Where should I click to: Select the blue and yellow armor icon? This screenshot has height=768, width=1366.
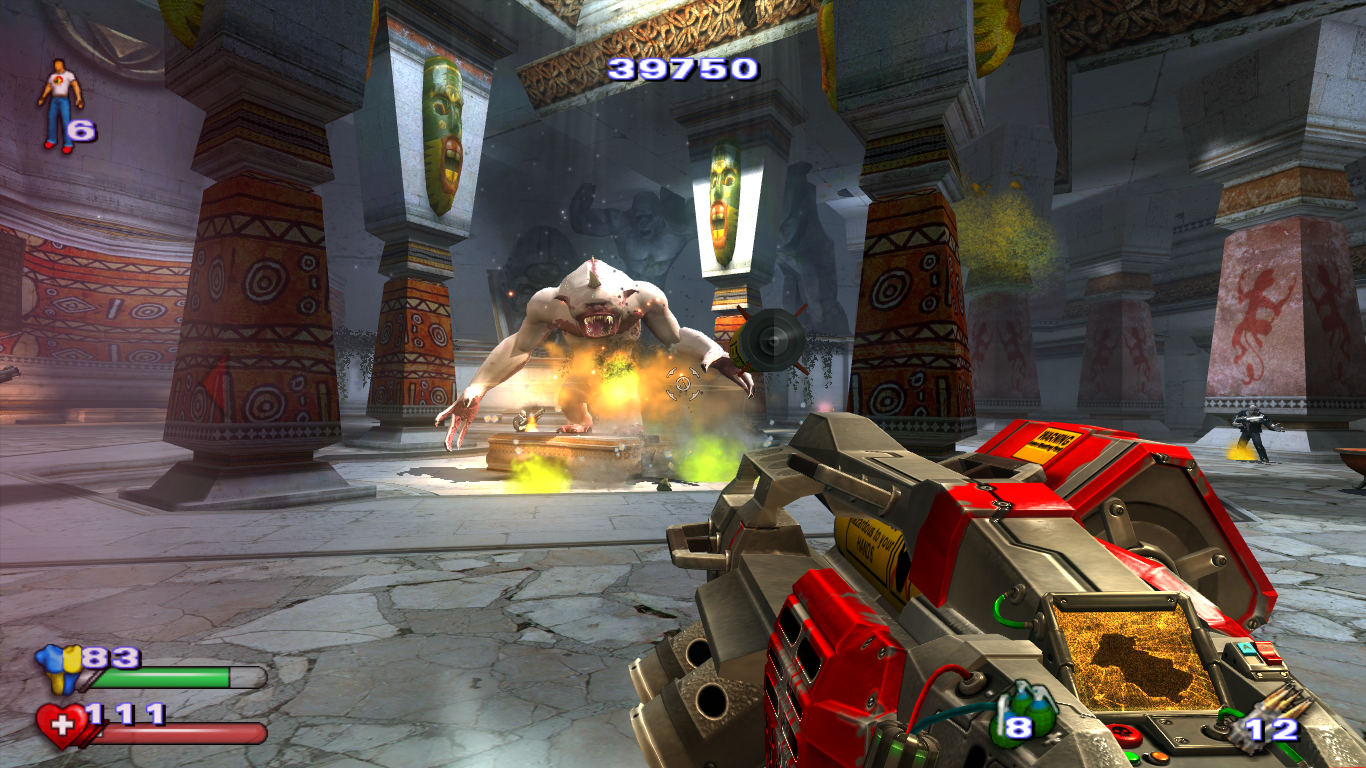(x=58, y=668)
